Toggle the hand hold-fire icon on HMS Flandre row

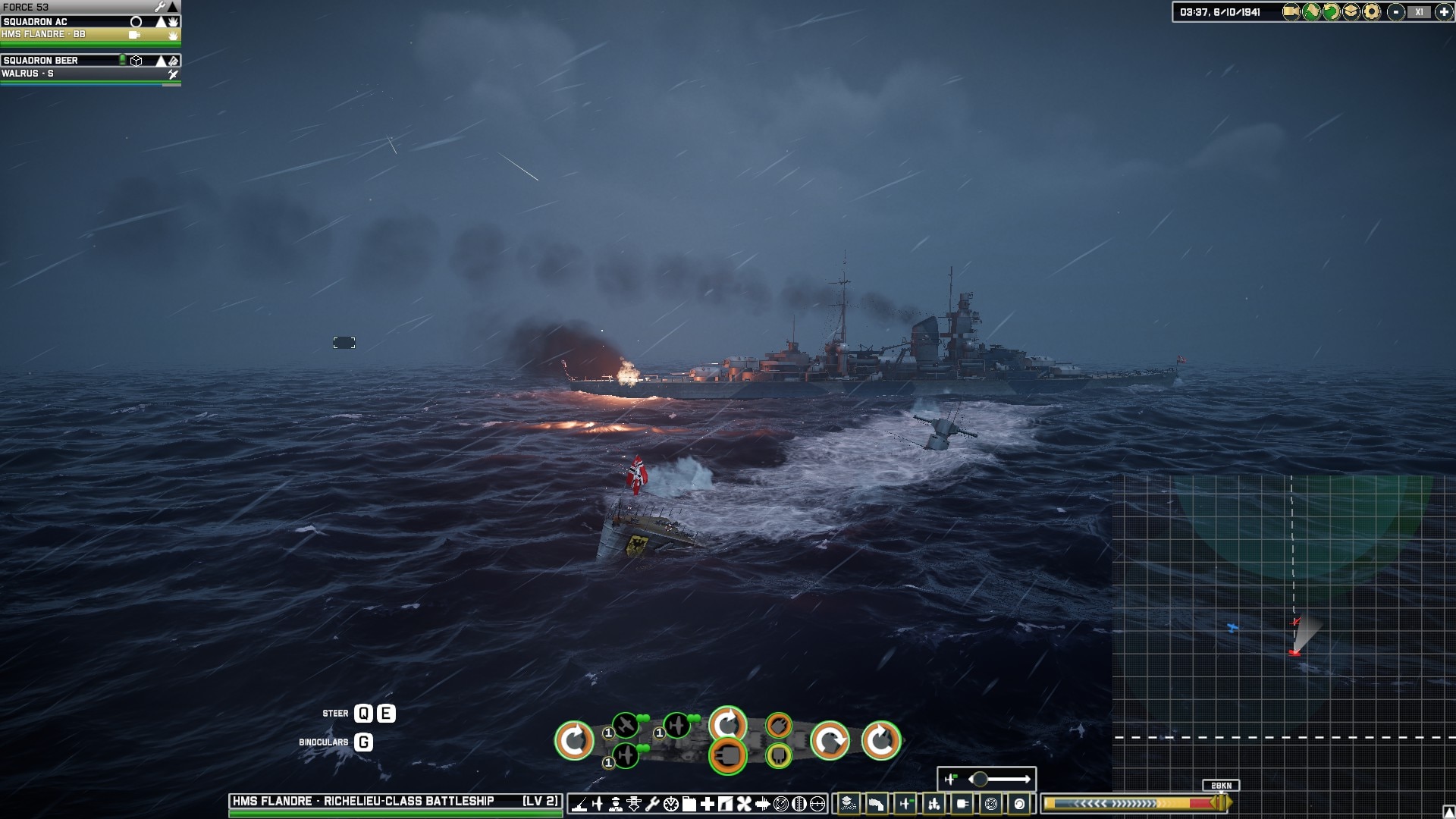[172, 33]
